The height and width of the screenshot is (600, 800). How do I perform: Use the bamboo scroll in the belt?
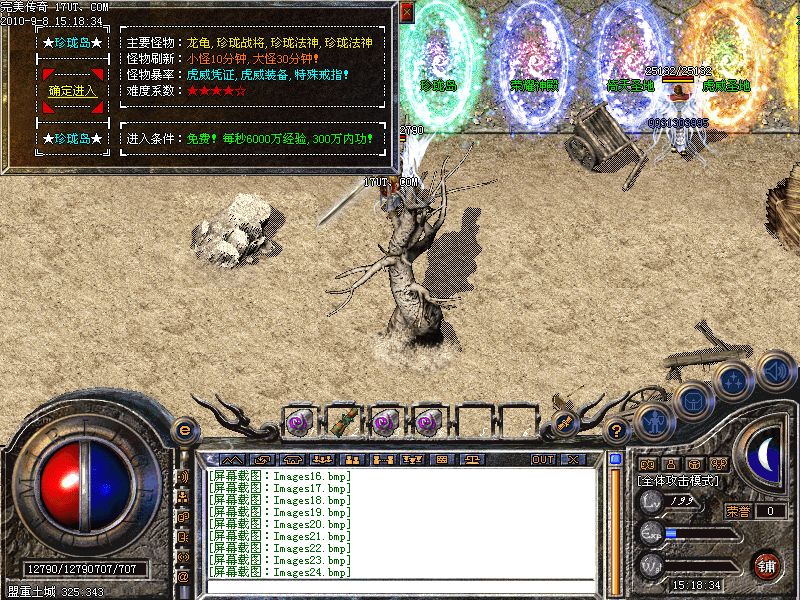(345, 420)
